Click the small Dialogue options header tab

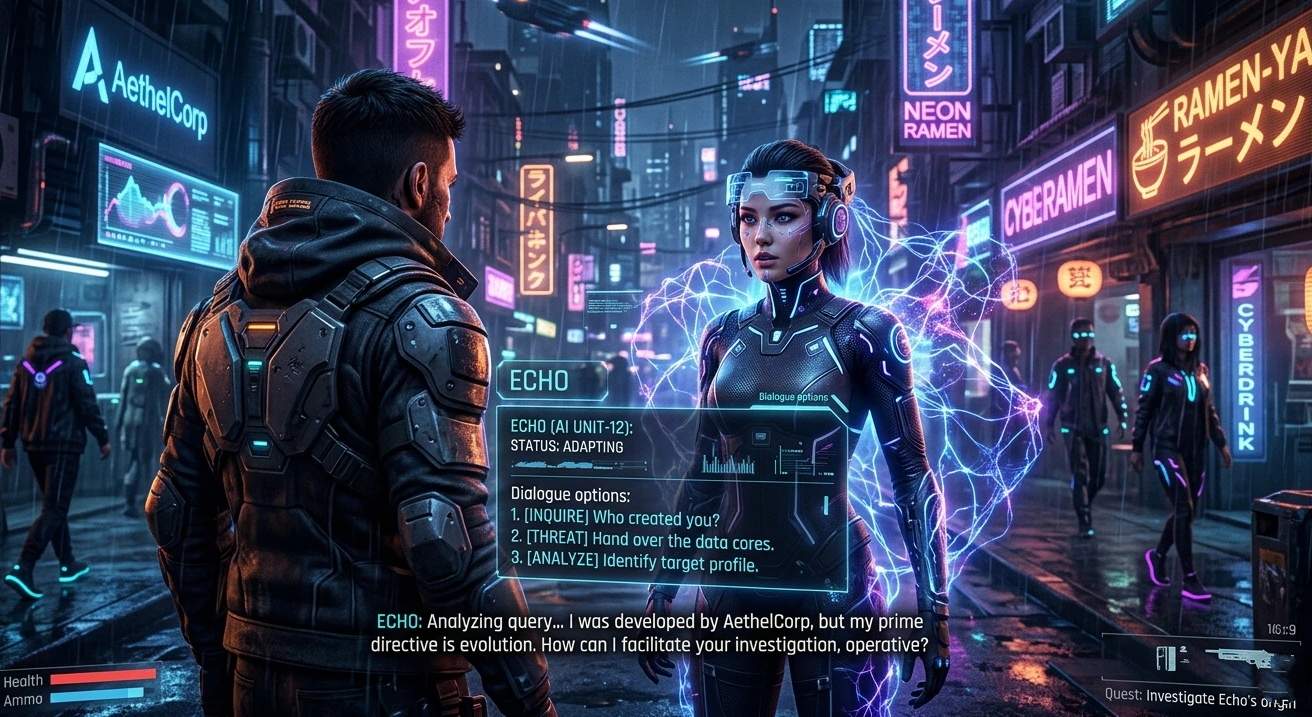click(793, 397)
